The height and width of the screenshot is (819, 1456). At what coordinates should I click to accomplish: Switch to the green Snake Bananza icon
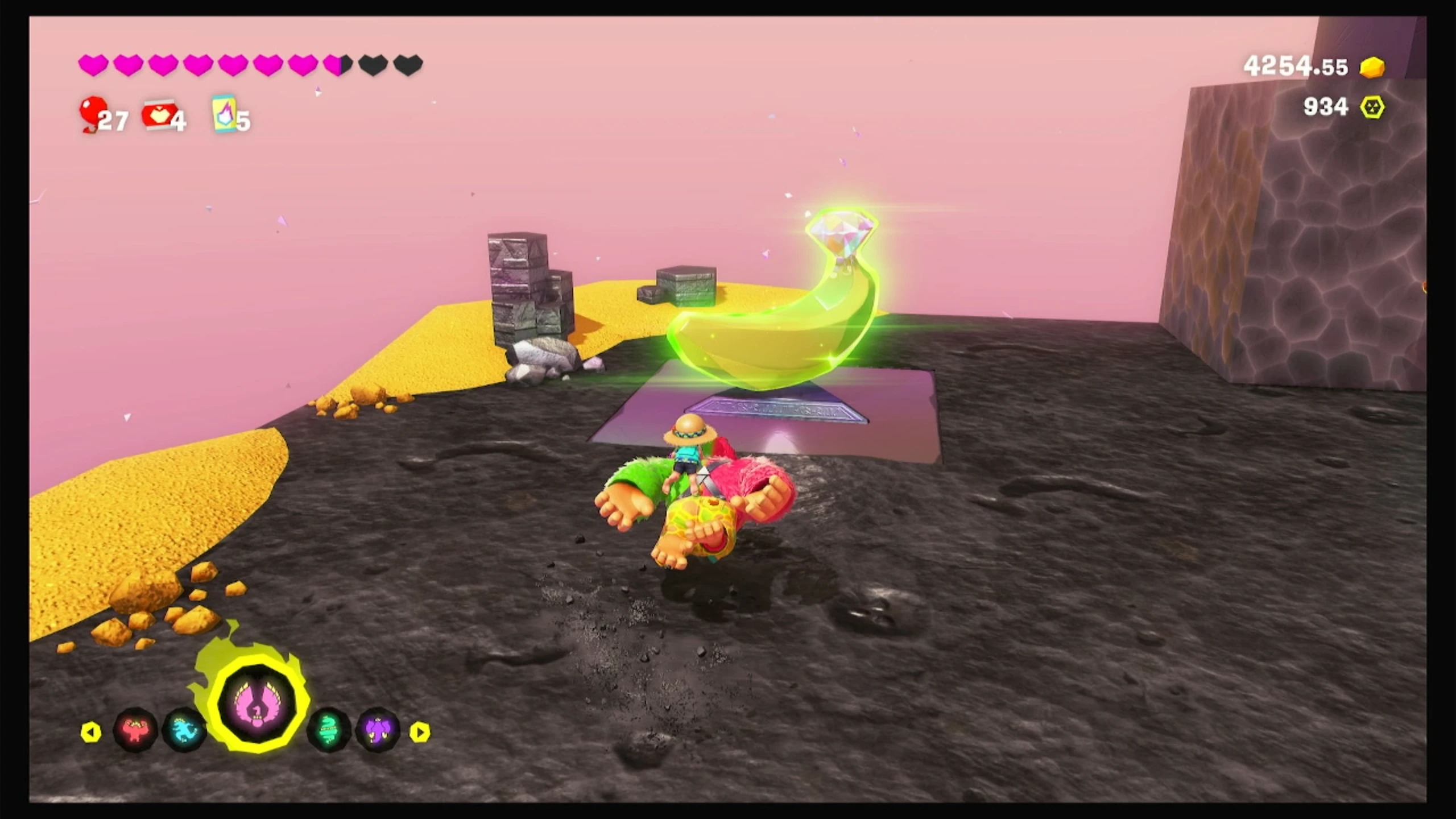pyautogui.click(x=329, y=730)
